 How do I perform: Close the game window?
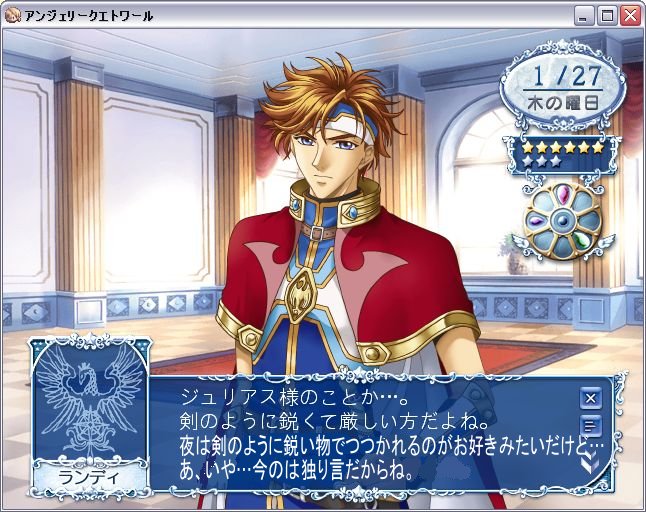630,15
